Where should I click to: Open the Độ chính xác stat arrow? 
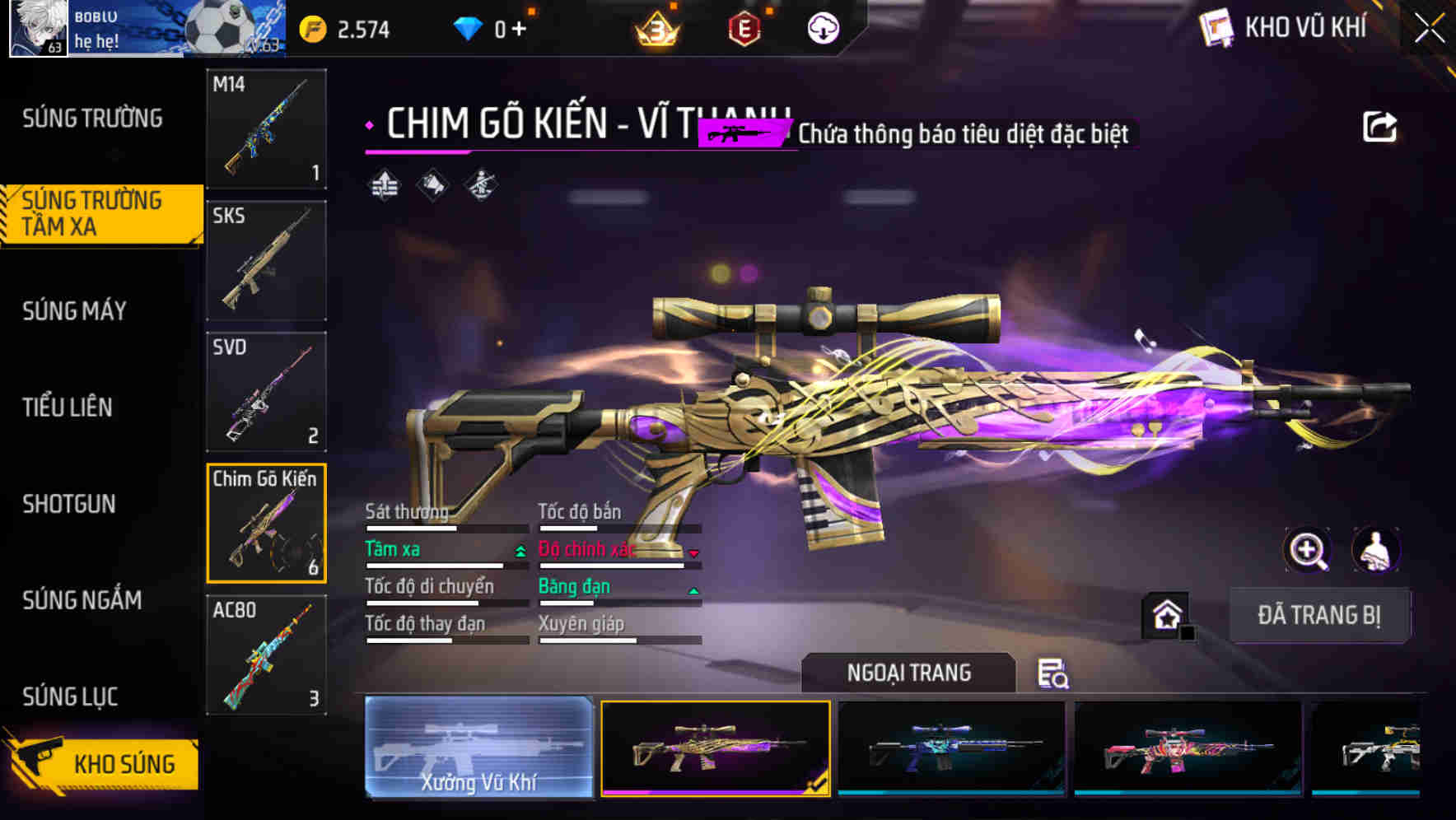tap(693, 552)
